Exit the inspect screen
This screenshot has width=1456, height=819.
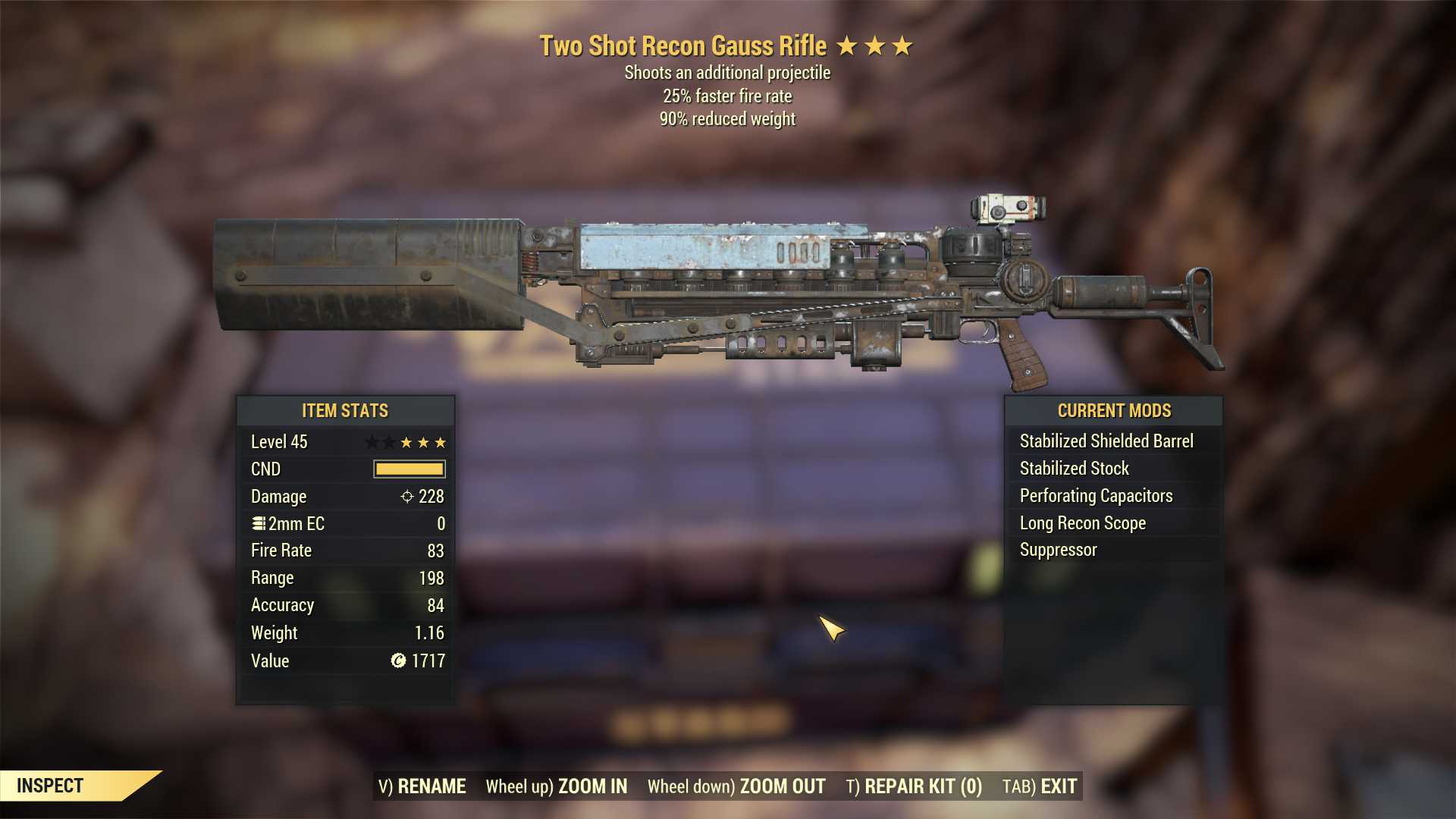click(1040, 786)
